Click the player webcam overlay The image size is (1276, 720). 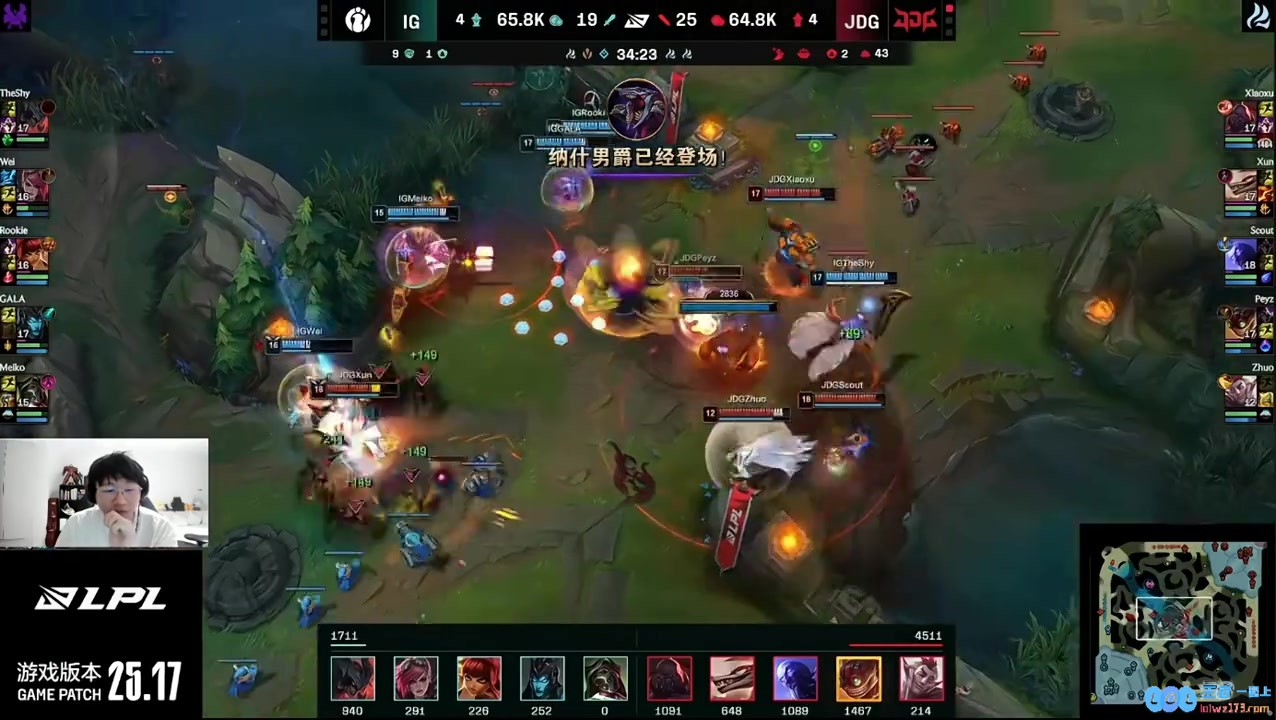[x=104, y=494]
